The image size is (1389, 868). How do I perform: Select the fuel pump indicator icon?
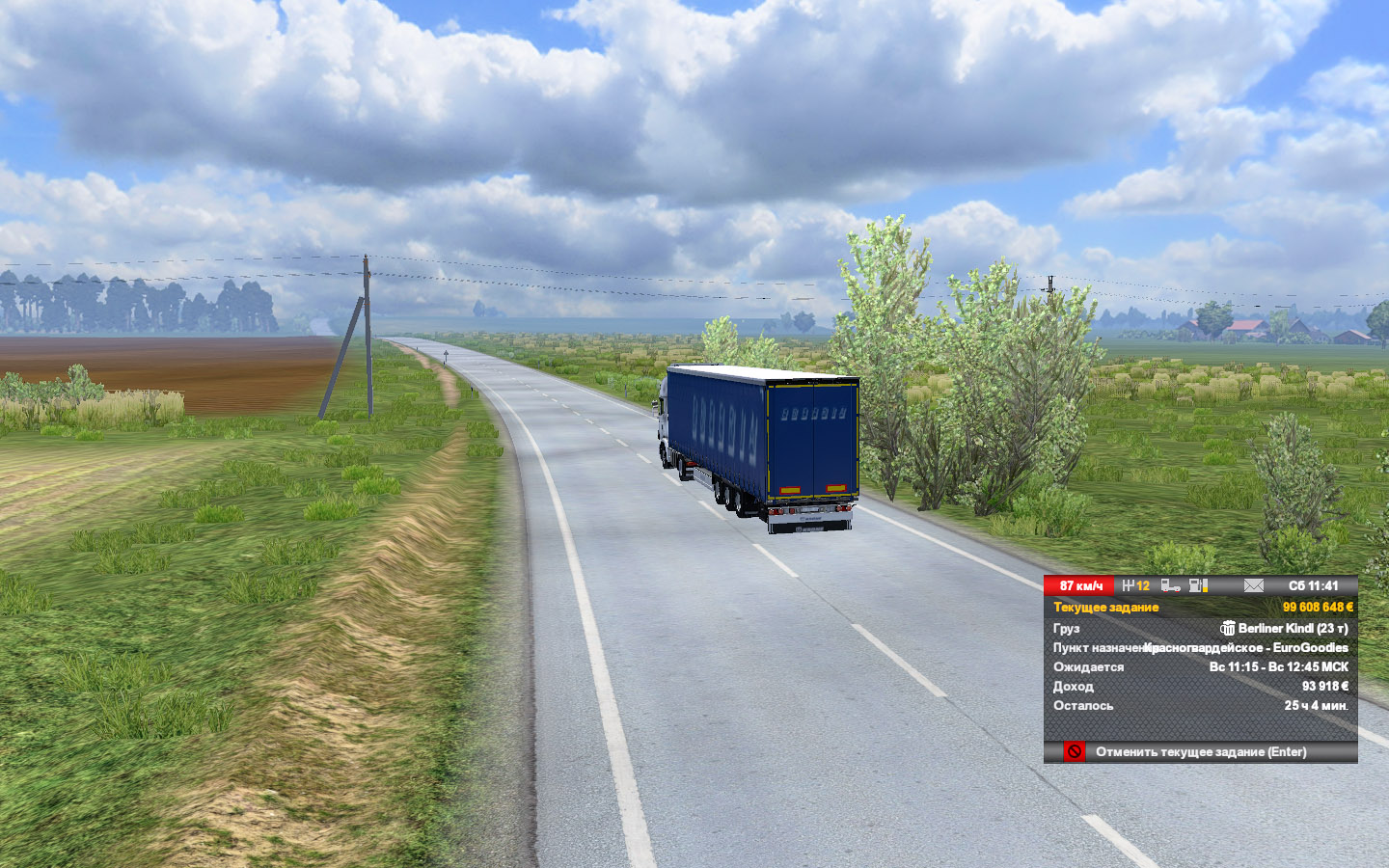(x=1198, y=585)
